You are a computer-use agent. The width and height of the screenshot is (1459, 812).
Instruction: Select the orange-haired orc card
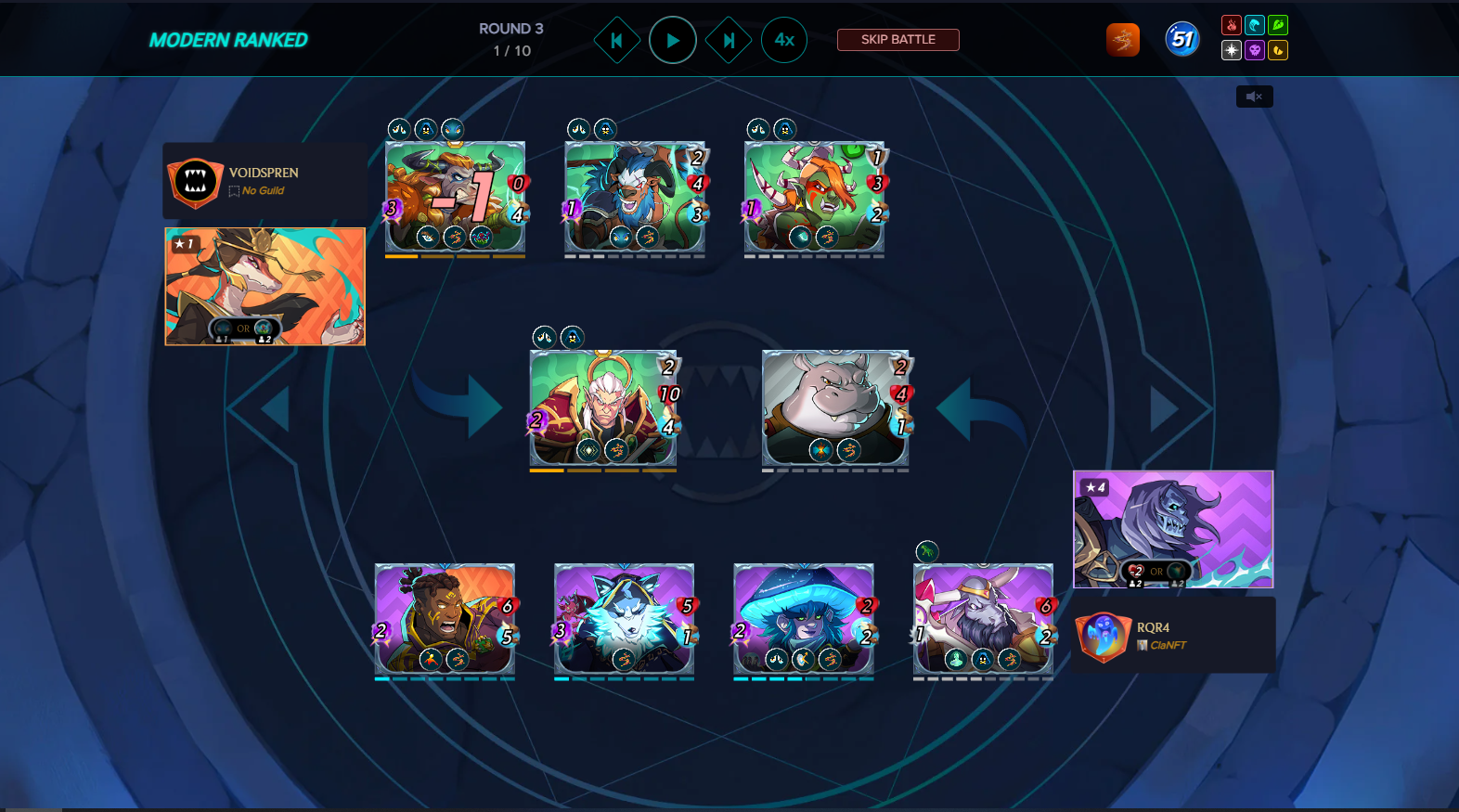click(814, 197)
